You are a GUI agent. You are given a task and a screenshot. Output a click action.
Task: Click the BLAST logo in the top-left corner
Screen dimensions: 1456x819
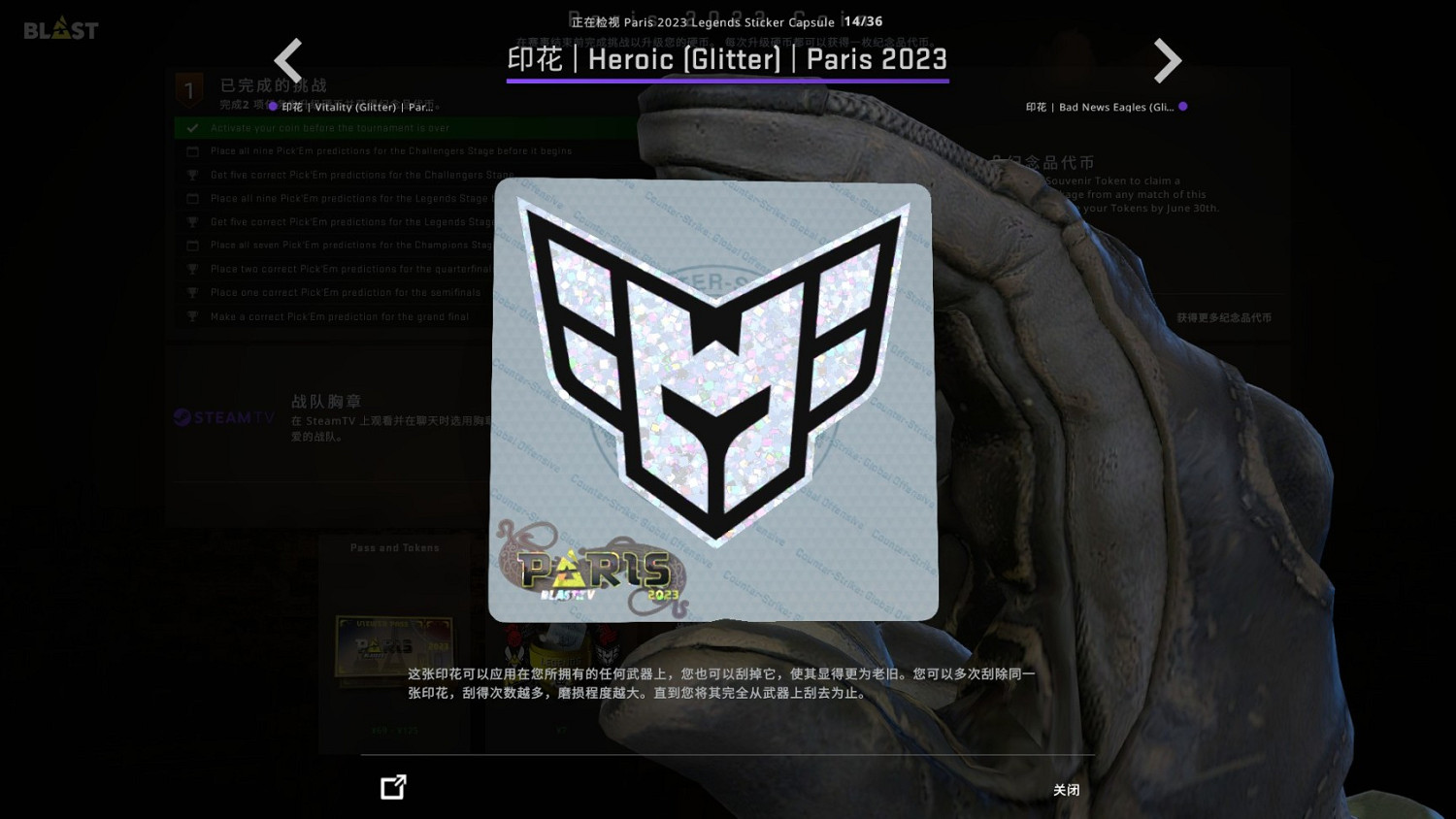coord(60,28)
